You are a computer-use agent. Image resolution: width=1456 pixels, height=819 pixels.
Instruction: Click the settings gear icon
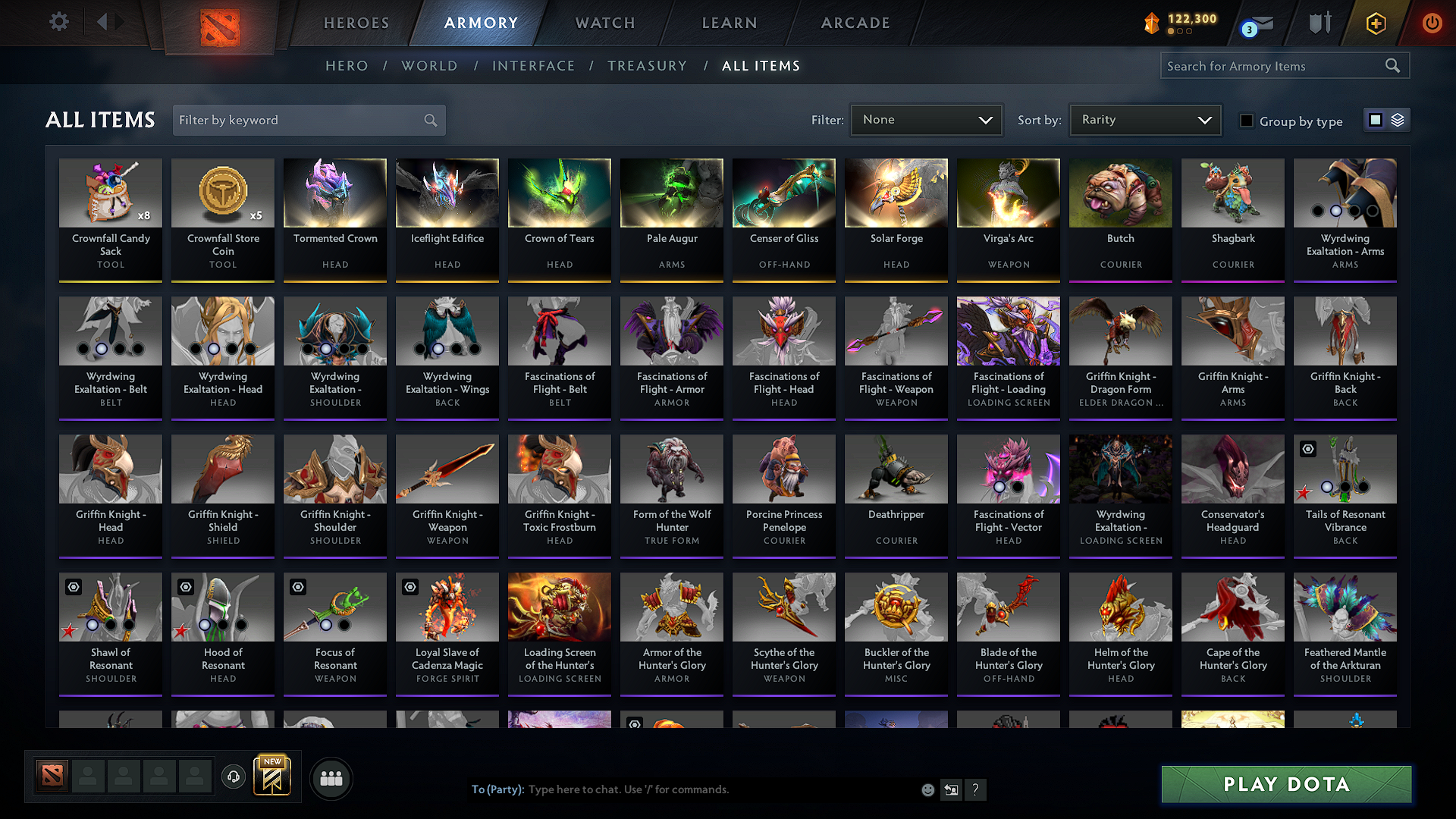click(x=58, y=22)
